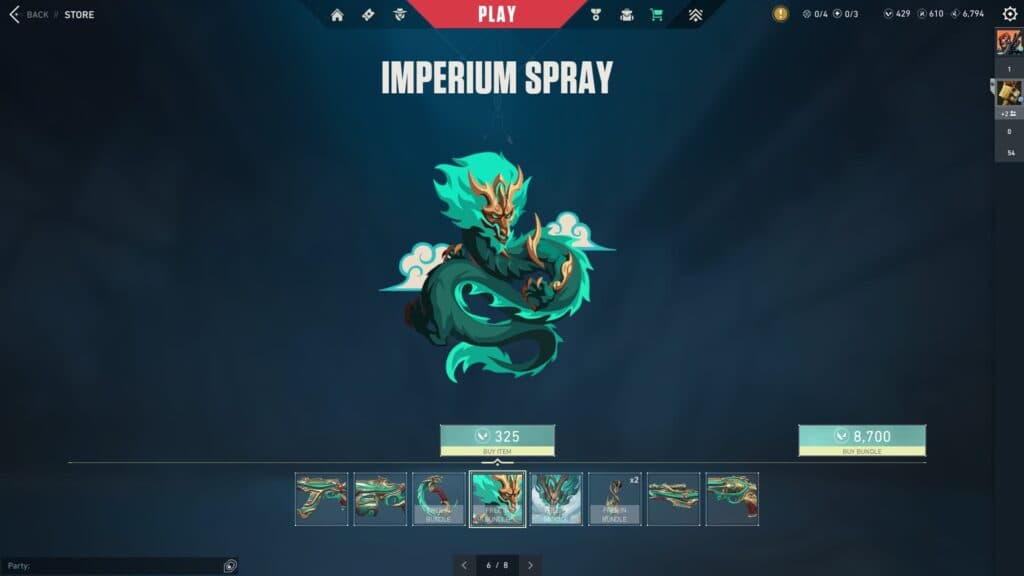Buy the Imperium Spray for 325

(x=497, y=440)
